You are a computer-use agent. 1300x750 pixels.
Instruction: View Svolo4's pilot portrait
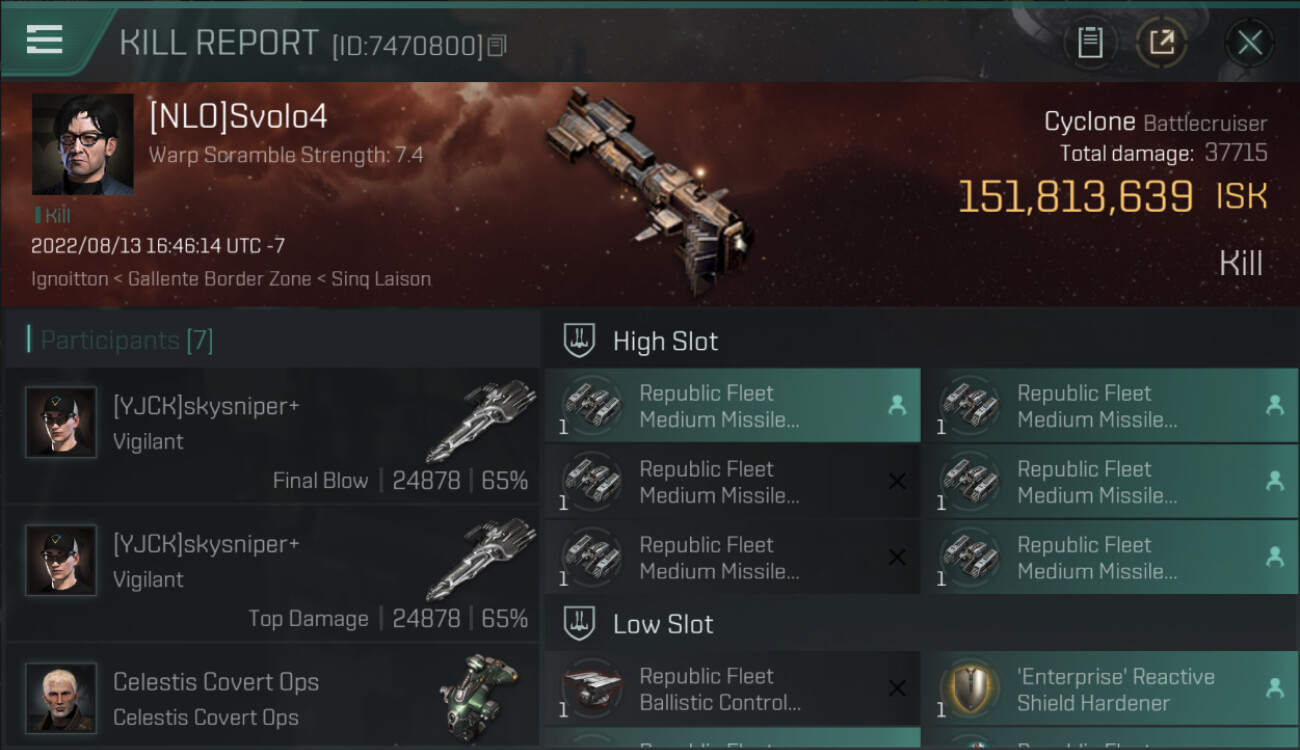pos(83,144)
